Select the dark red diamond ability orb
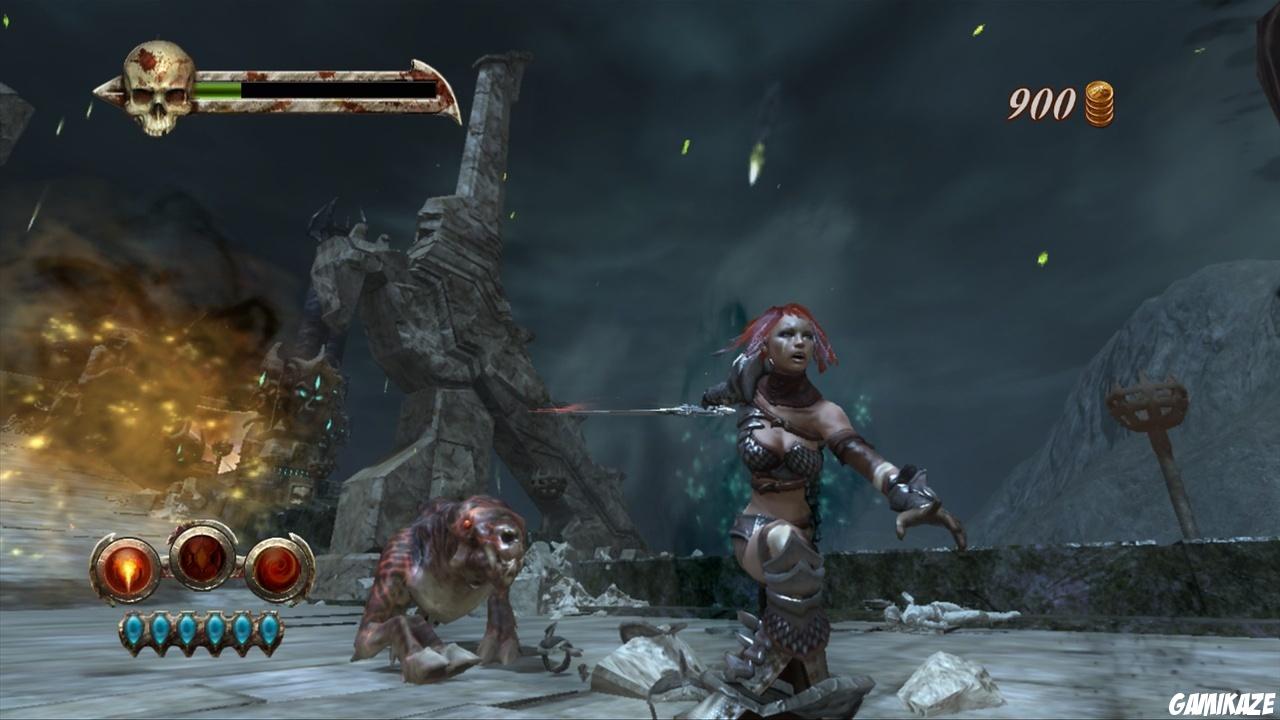 click(x=203, y=555)
